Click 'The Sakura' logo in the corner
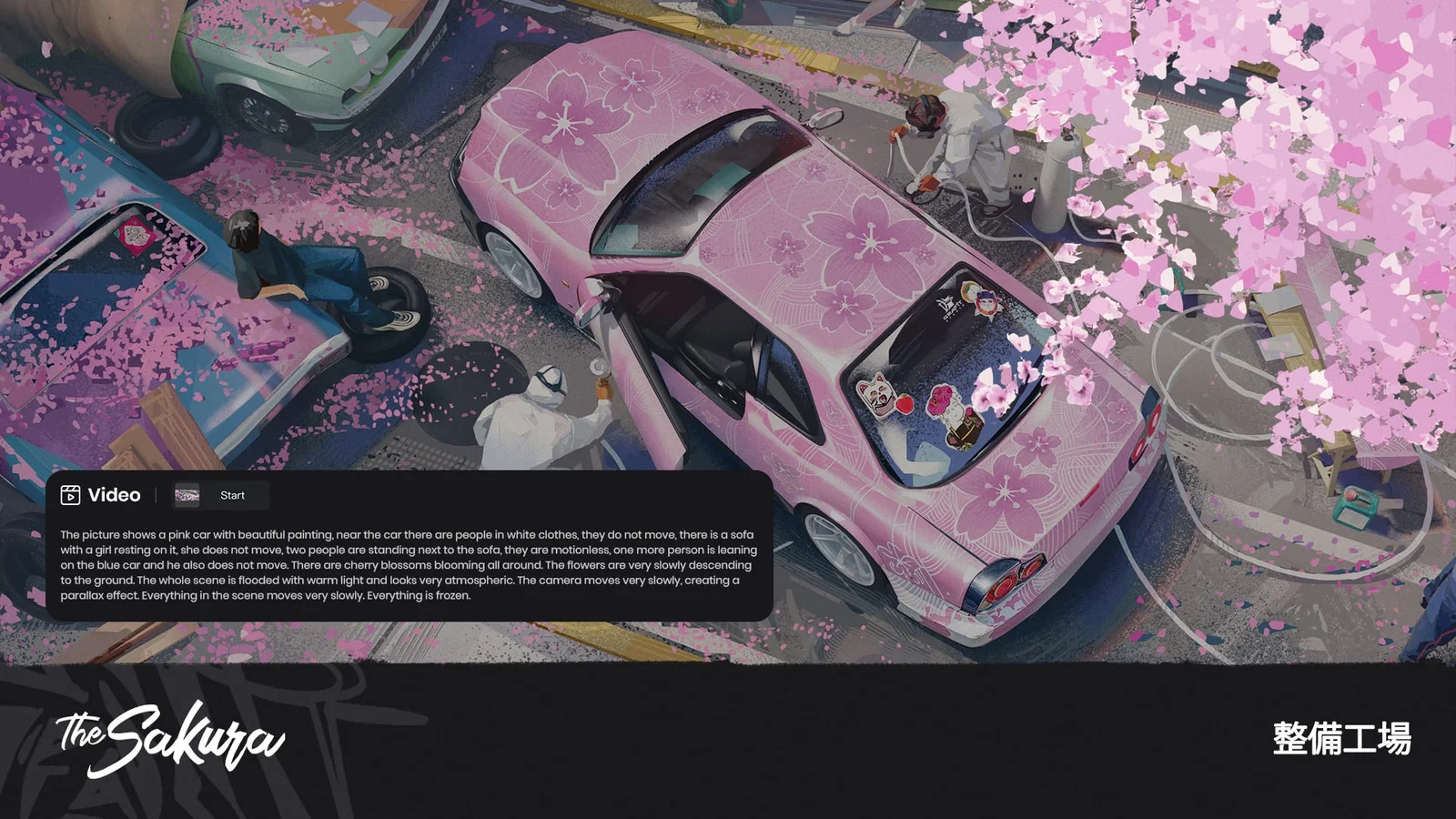 [x=168, y=739]
